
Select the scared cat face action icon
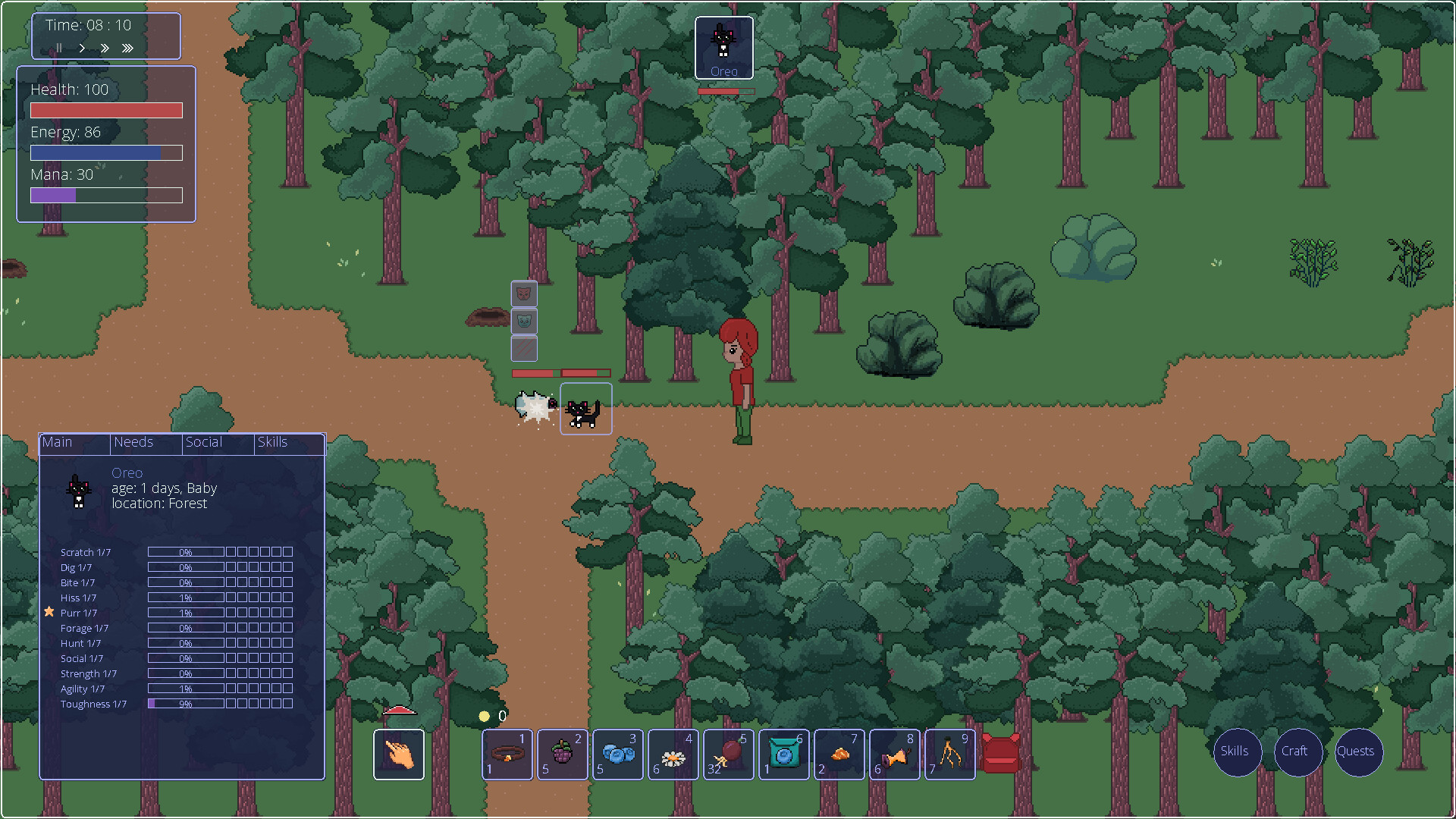pyautogui.click(x=523, y=321)
